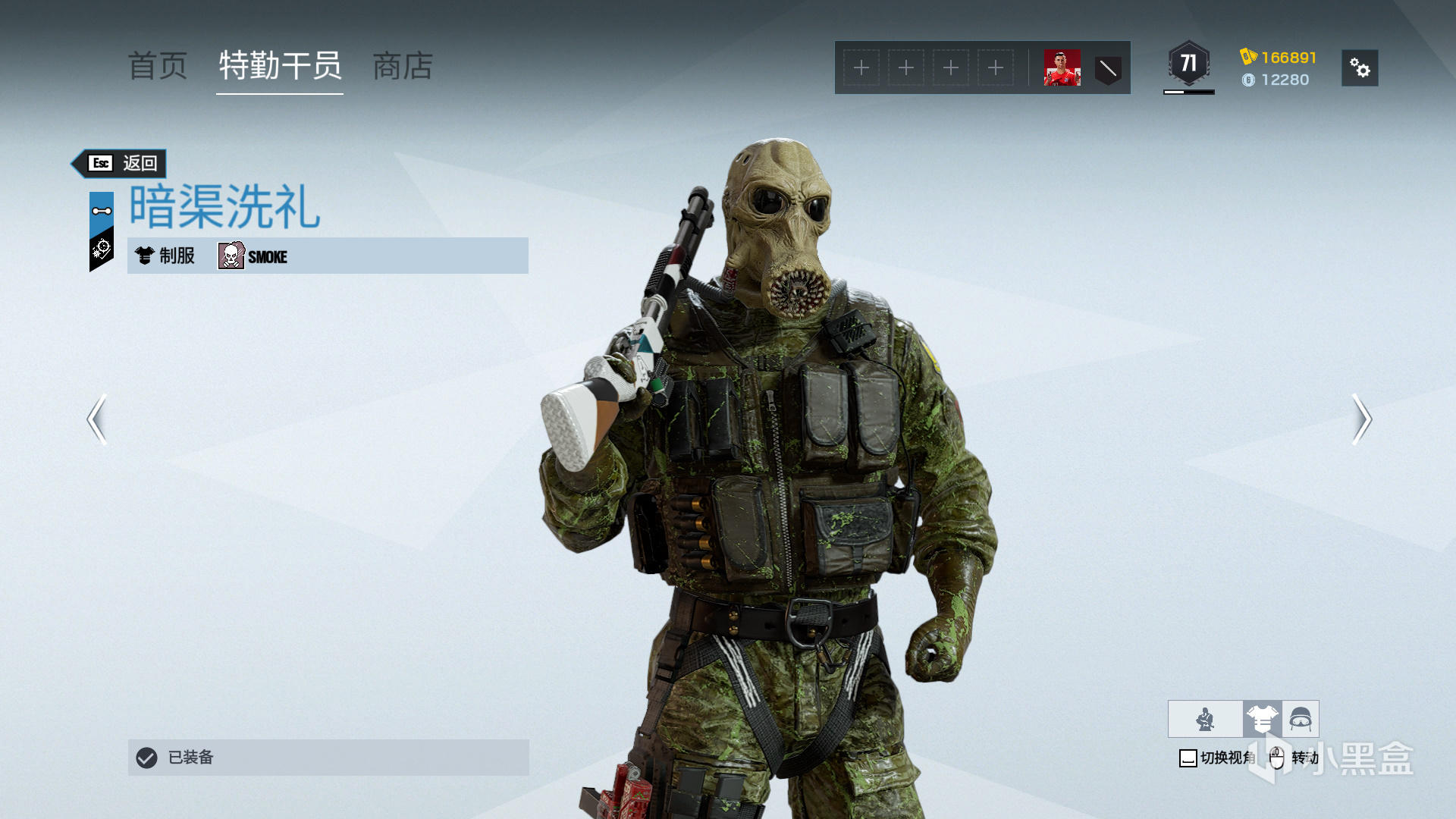Click the 返回 back button
Image resolution: width=1456 pixels, height=819 pixels.
(x=121, y=163)
